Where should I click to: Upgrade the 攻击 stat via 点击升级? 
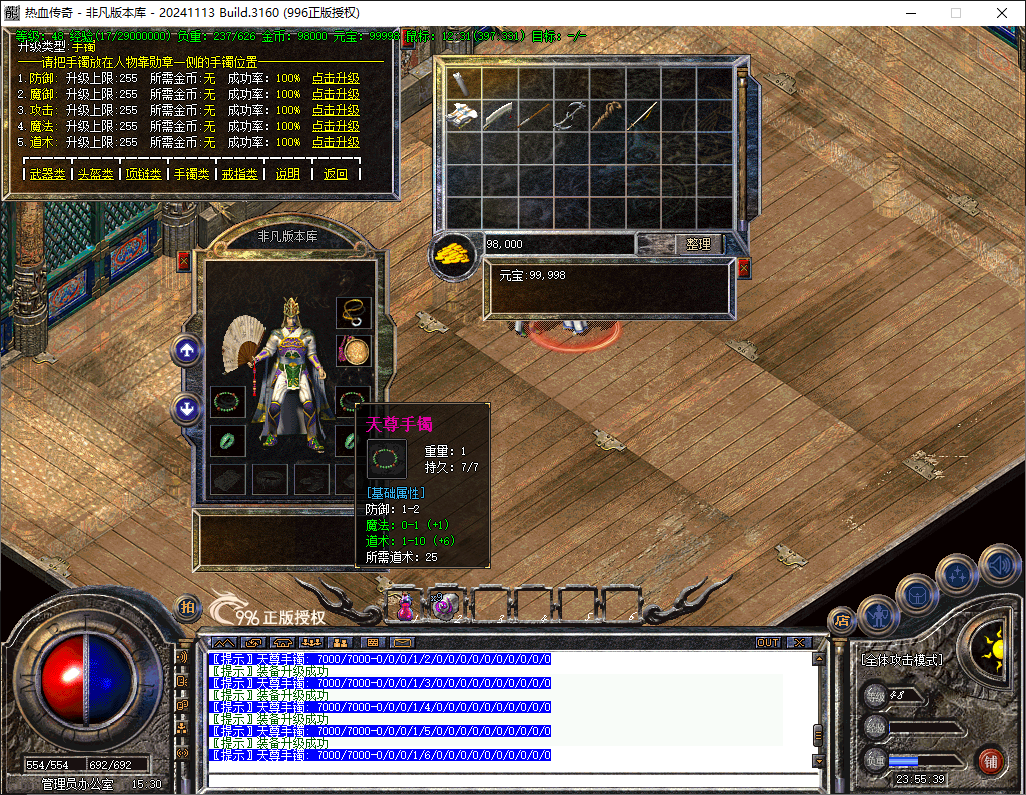tap(335, 110)
